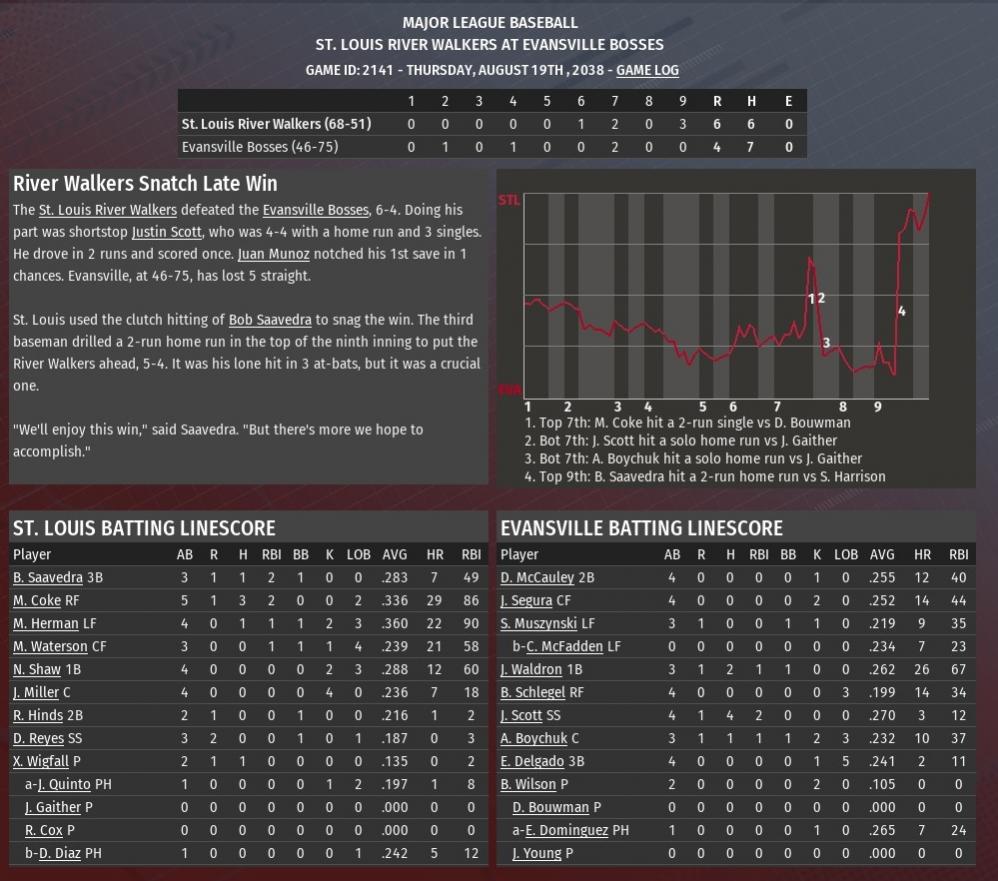The image size is (998, 881).
Task: Open Bob Saavedra link in recap paragraph
Action: click(270, 320)
